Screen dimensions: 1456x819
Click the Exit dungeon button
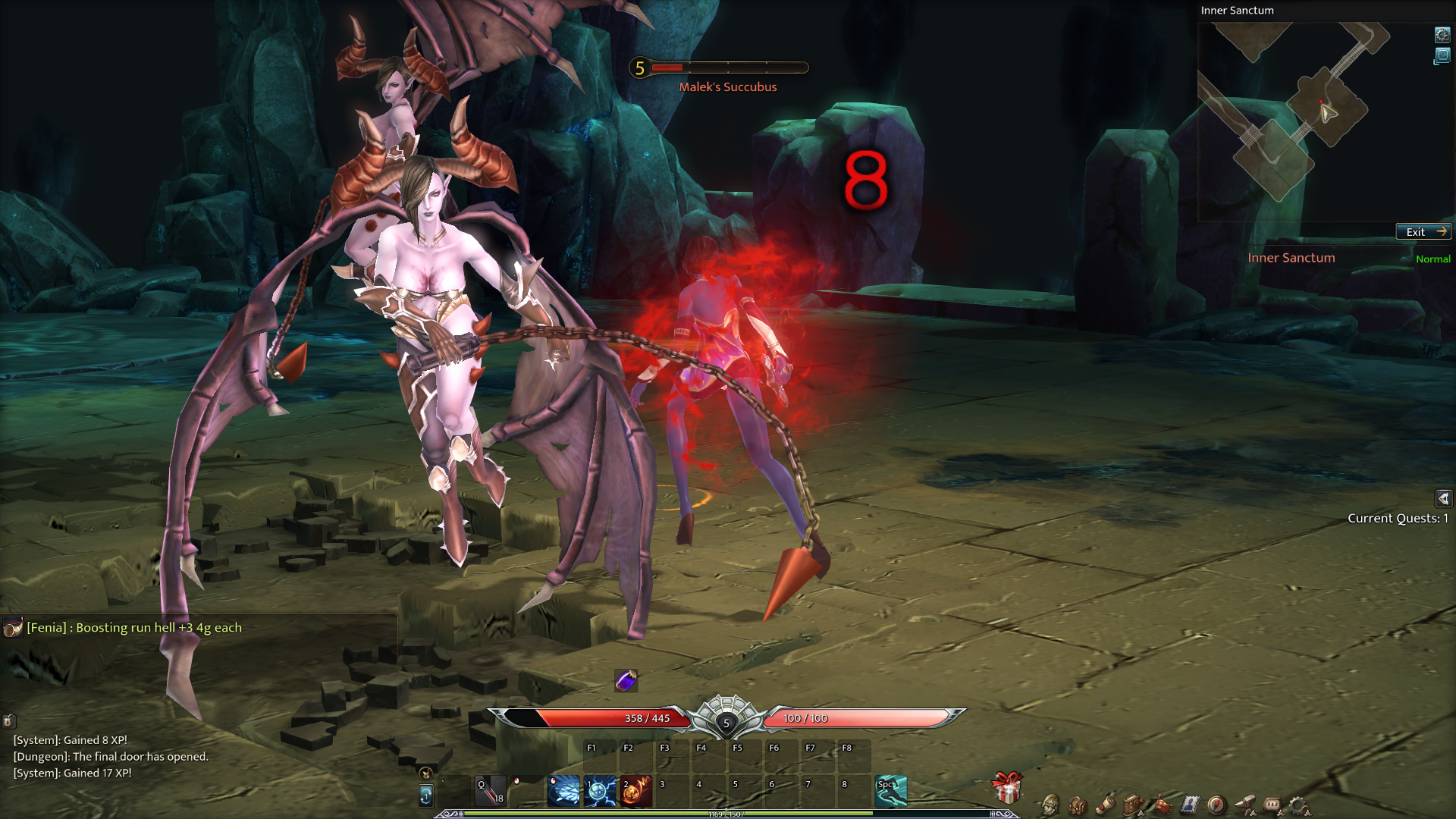1423,232
